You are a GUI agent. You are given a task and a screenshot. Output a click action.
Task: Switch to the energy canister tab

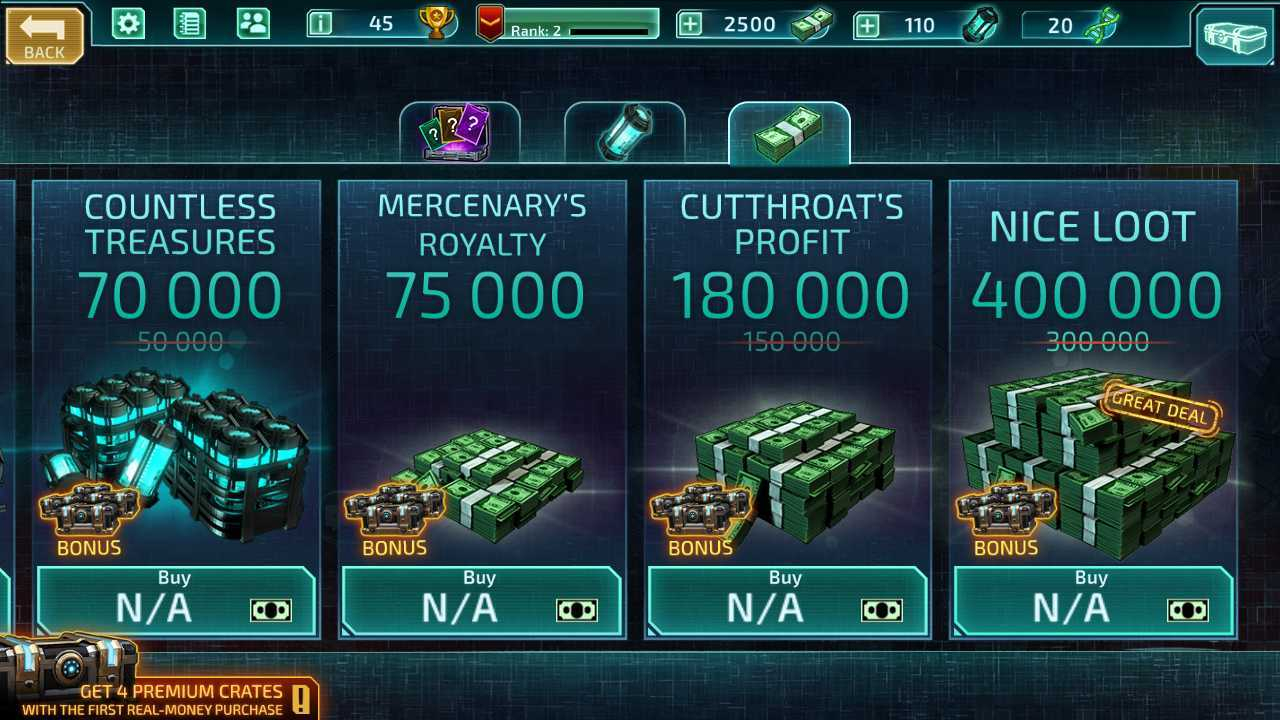tap(625, 133)
